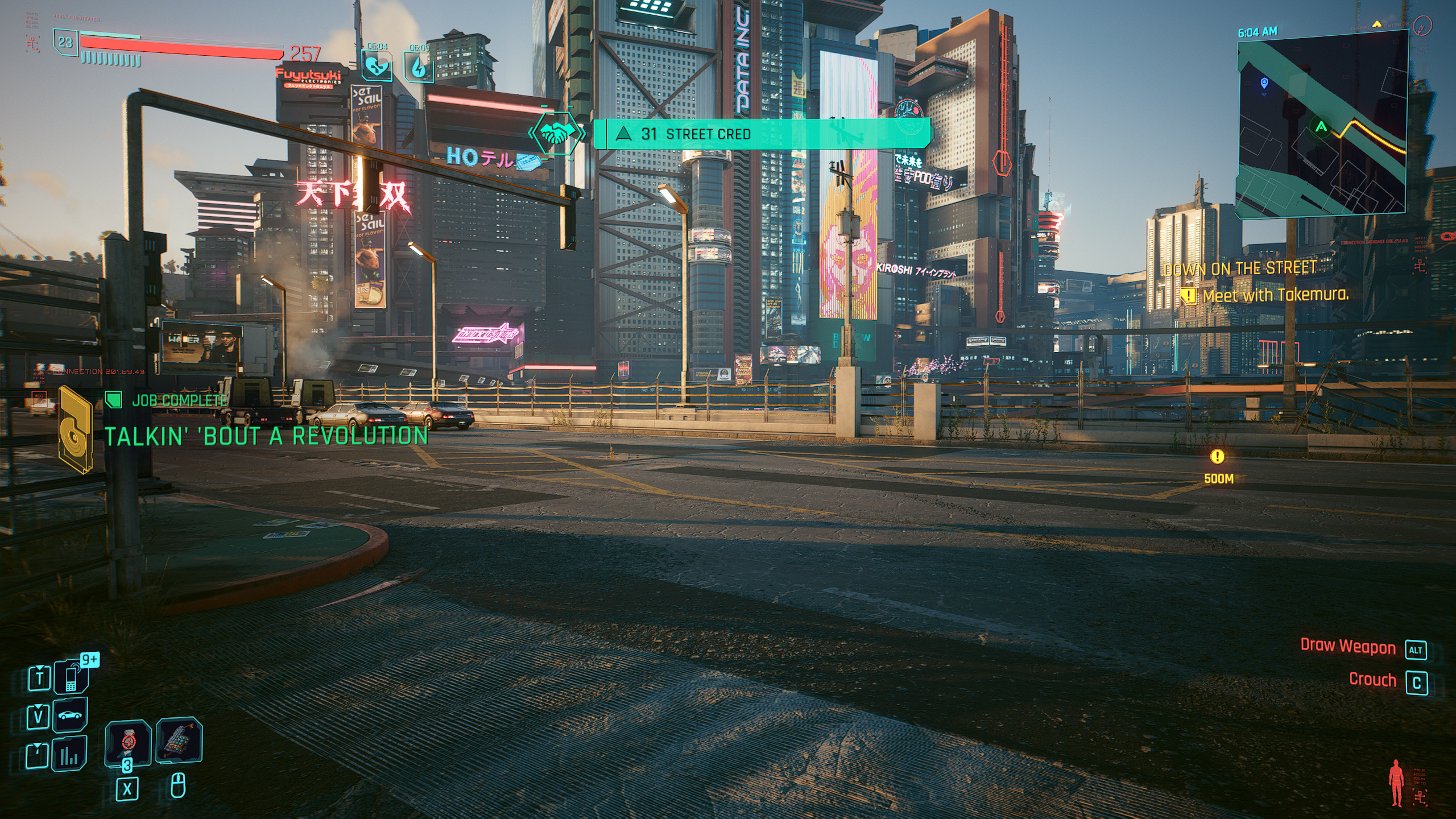Click the yellow 500M objective marker
1456x819 pixels.
[1217, 457]
